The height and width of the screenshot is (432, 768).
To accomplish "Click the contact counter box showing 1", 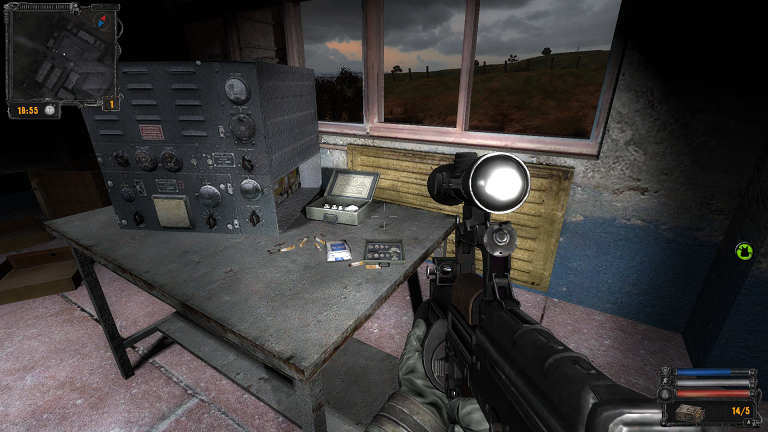I will pyautogui.click(x=112, y=103).
